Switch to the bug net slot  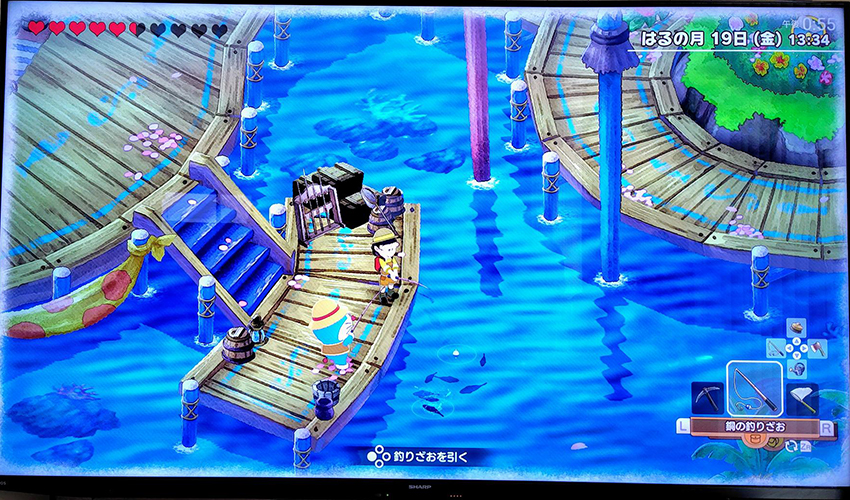click(801, 398)
